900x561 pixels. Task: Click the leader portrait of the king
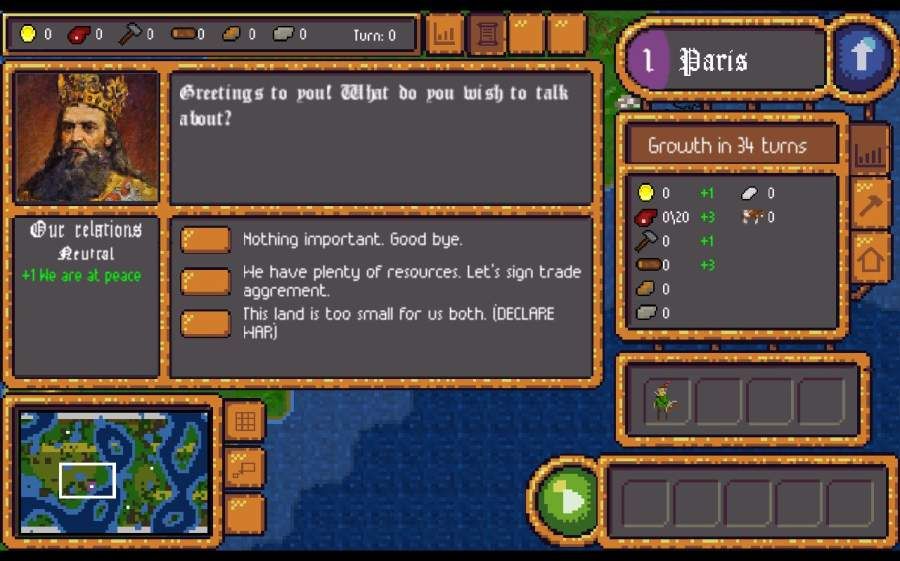[87, 136]
